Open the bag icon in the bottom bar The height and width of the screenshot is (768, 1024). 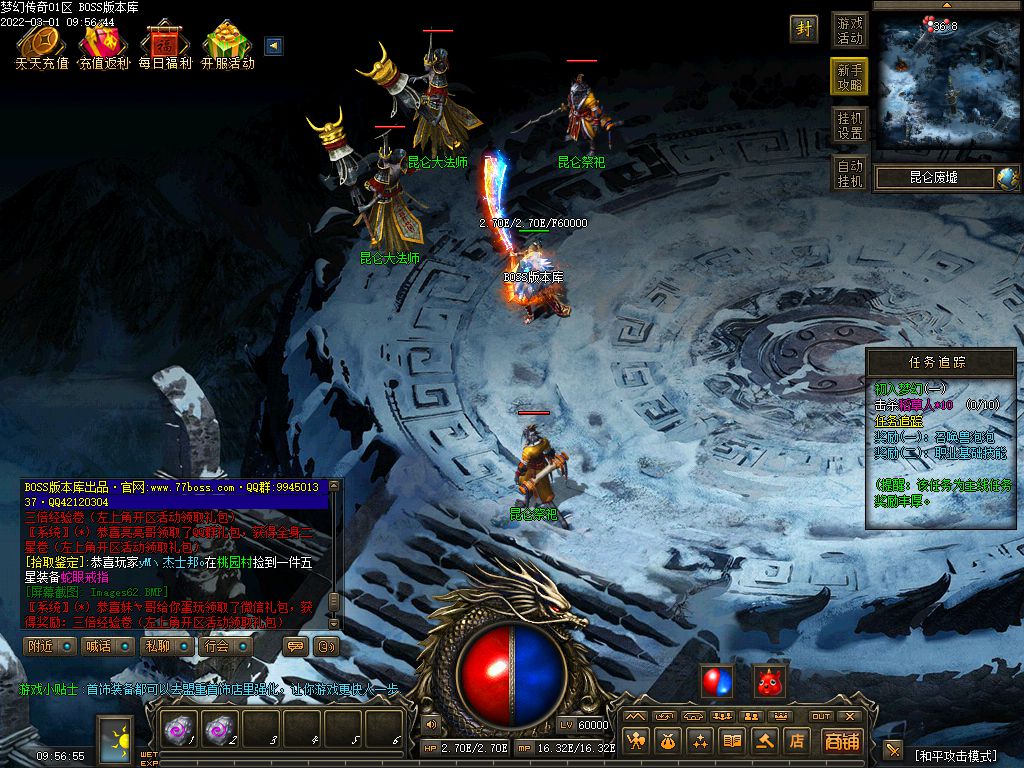(668, 741)
